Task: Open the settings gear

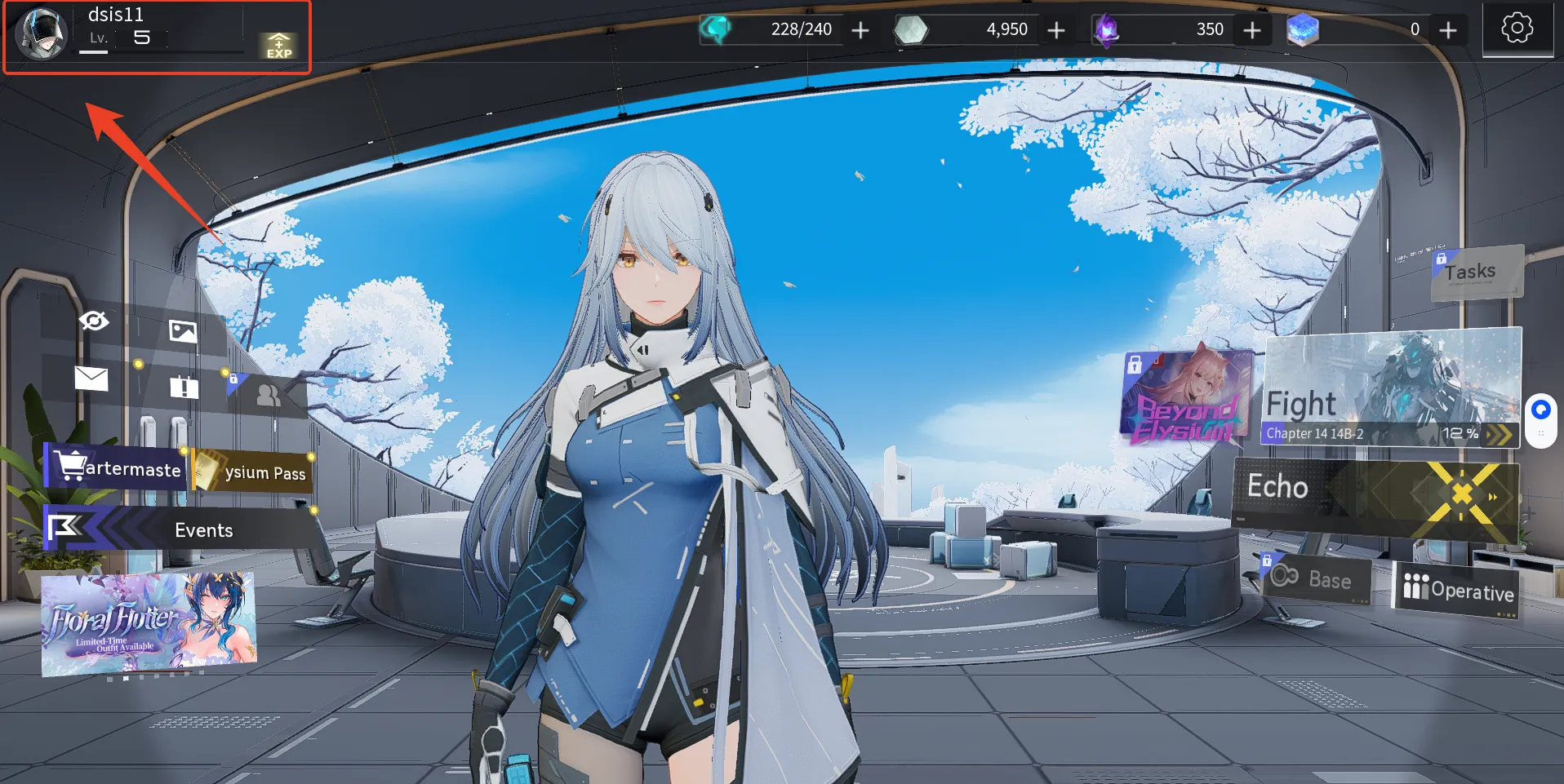Action: pos(1517,29)
